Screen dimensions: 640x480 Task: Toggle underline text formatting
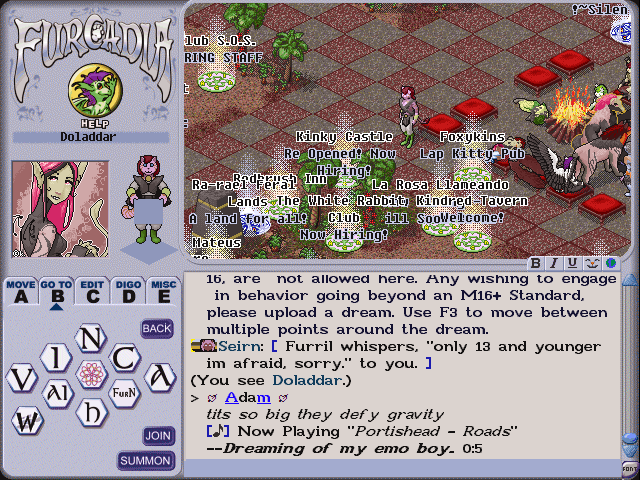coord(572,263)
